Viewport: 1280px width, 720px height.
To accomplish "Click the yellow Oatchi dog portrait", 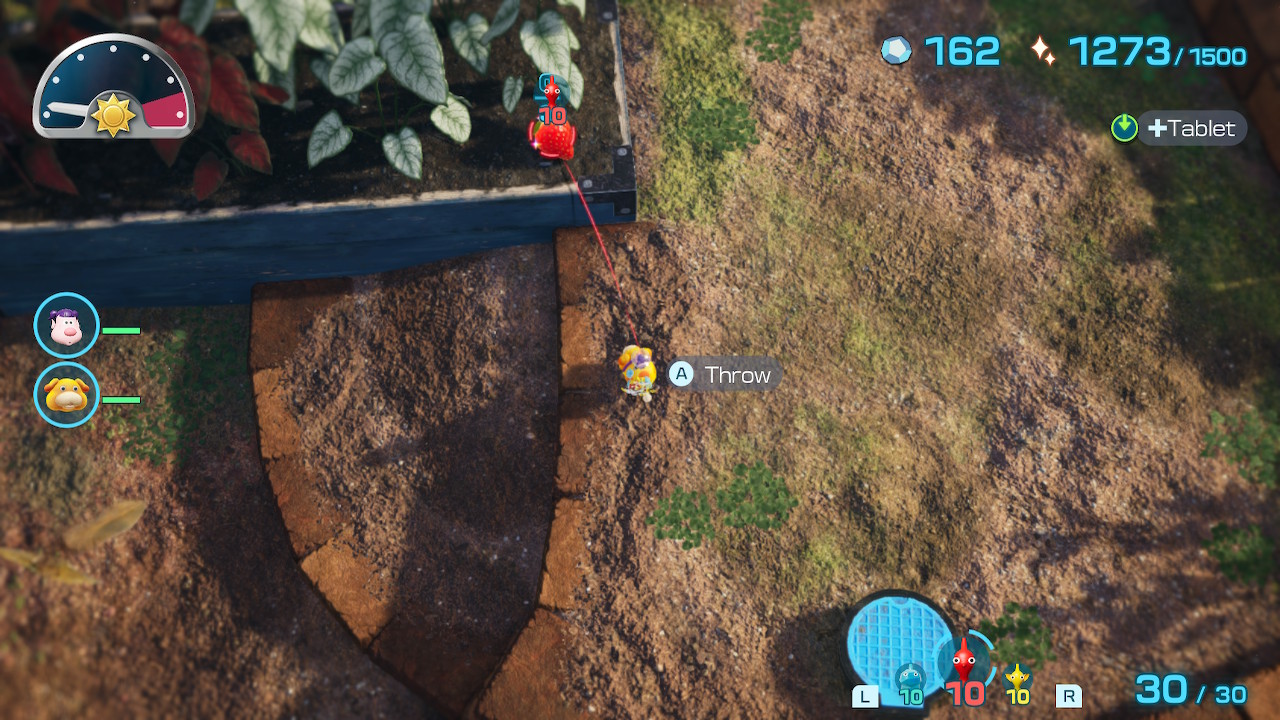I will pyautogui.click(x=66, y=396).
